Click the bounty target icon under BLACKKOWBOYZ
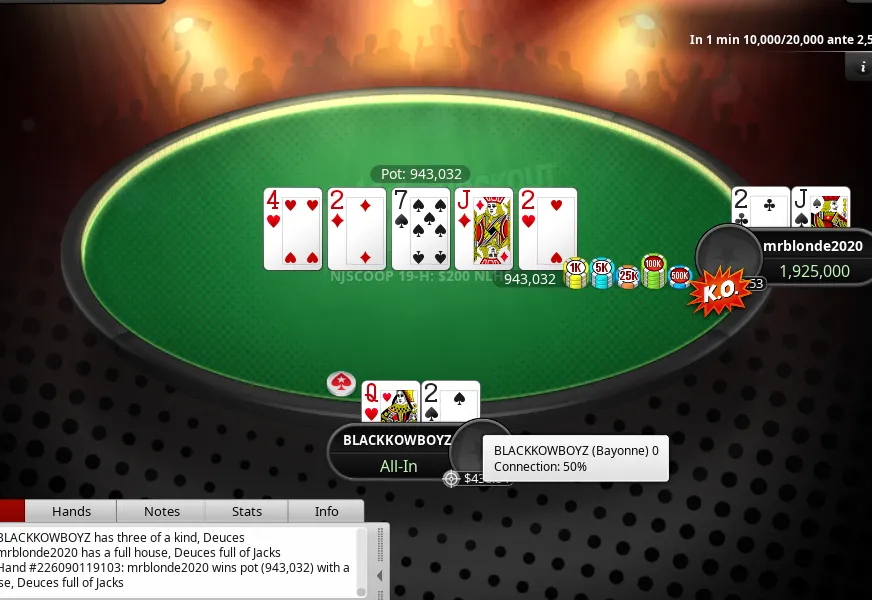This screenshot has width=872, height=600. click(x=452, y=479)
